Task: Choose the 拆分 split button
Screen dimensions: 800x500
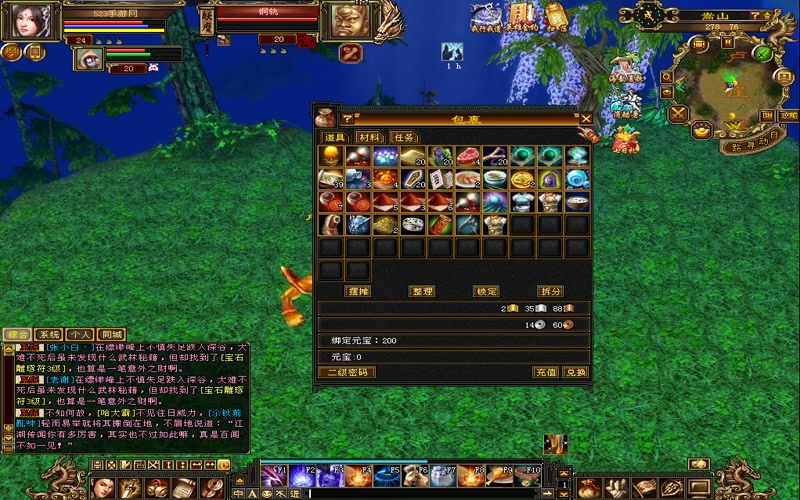Action: 551,291
